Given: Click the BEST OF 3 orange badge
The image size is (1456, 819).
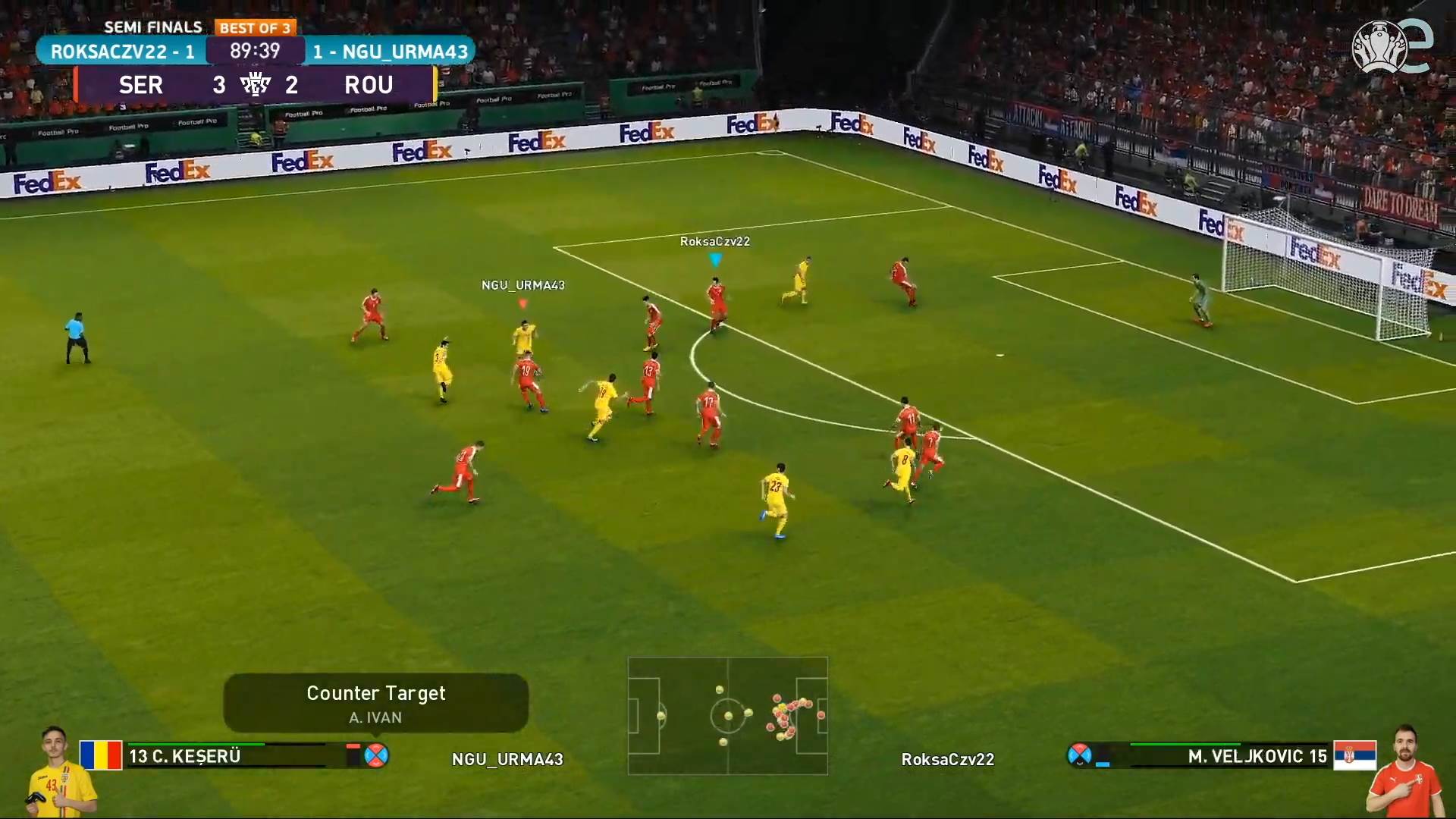Looking at the screenshot, I should click(x=256, y=27).
